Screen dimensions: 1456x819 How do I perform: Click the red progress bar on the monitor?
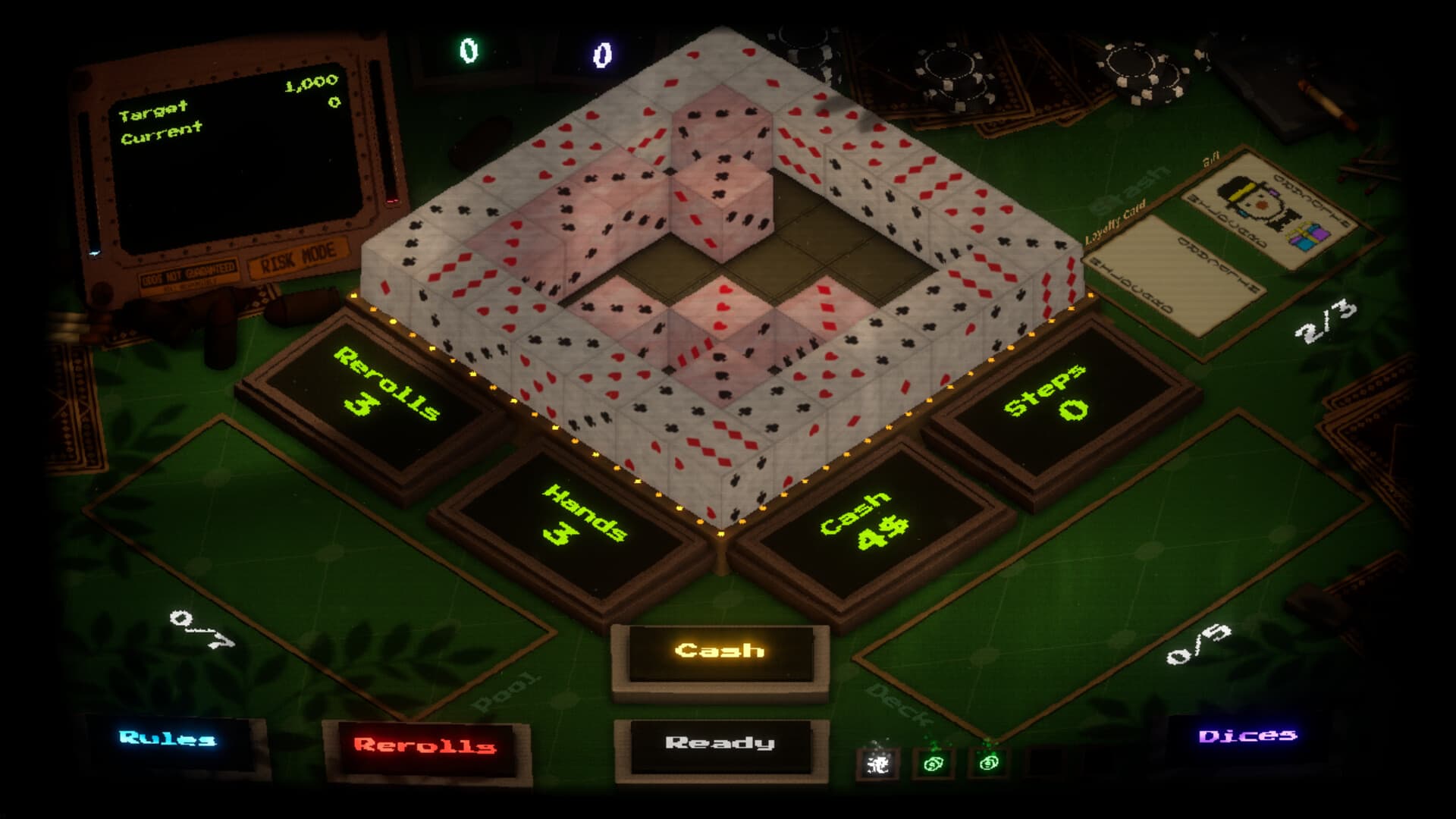point(391,201)
